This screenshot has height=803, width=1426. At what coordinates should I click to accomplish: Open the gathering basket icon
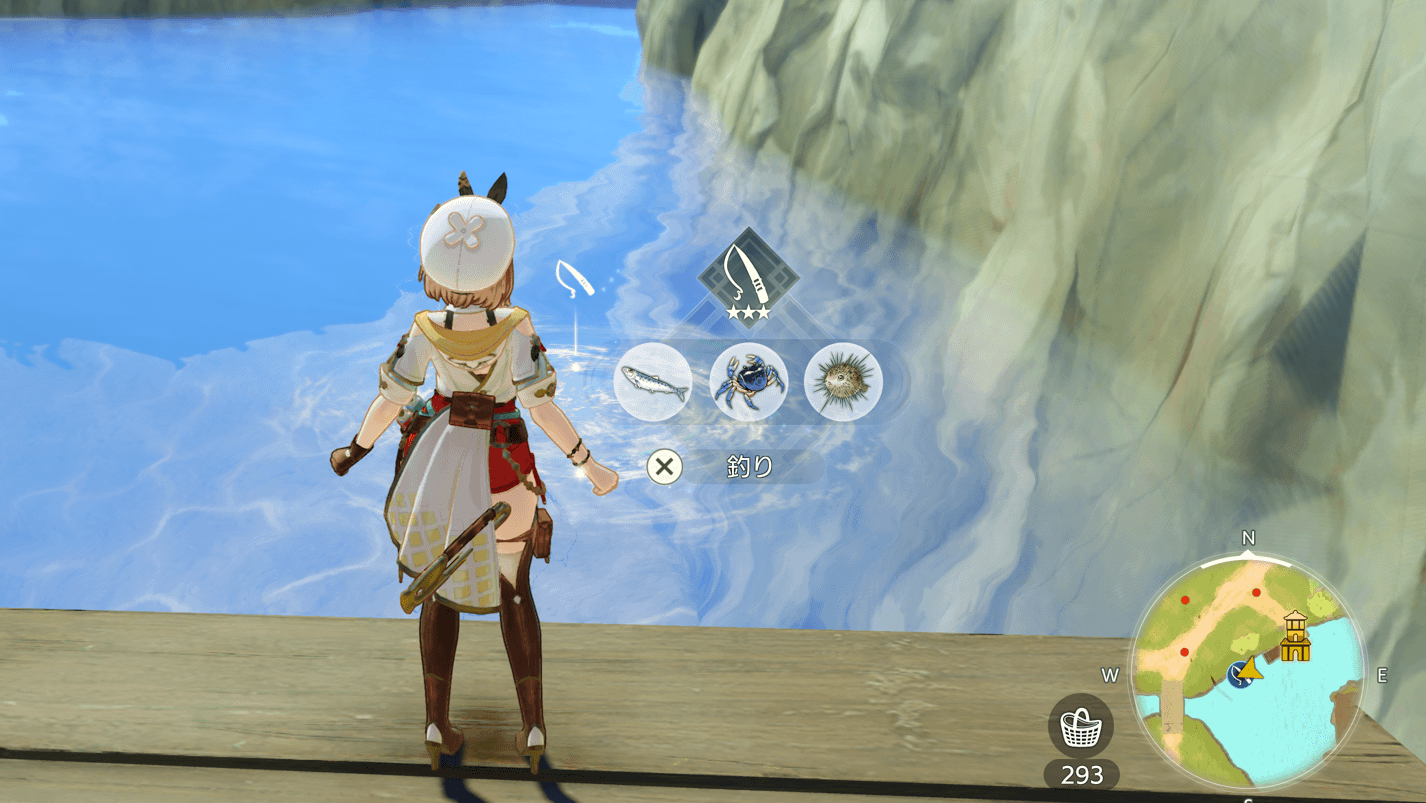pos(1081,726)
